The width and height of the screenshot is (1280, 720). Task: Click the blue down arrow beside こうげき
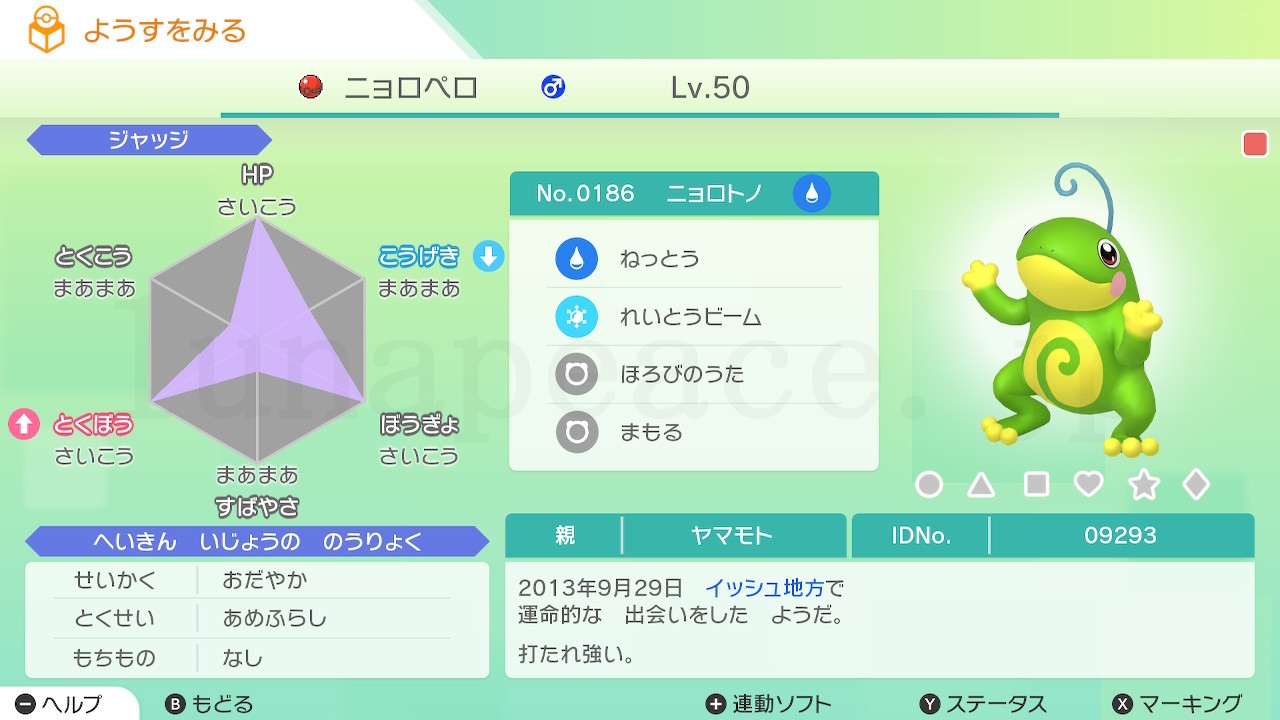pos(486,257)
